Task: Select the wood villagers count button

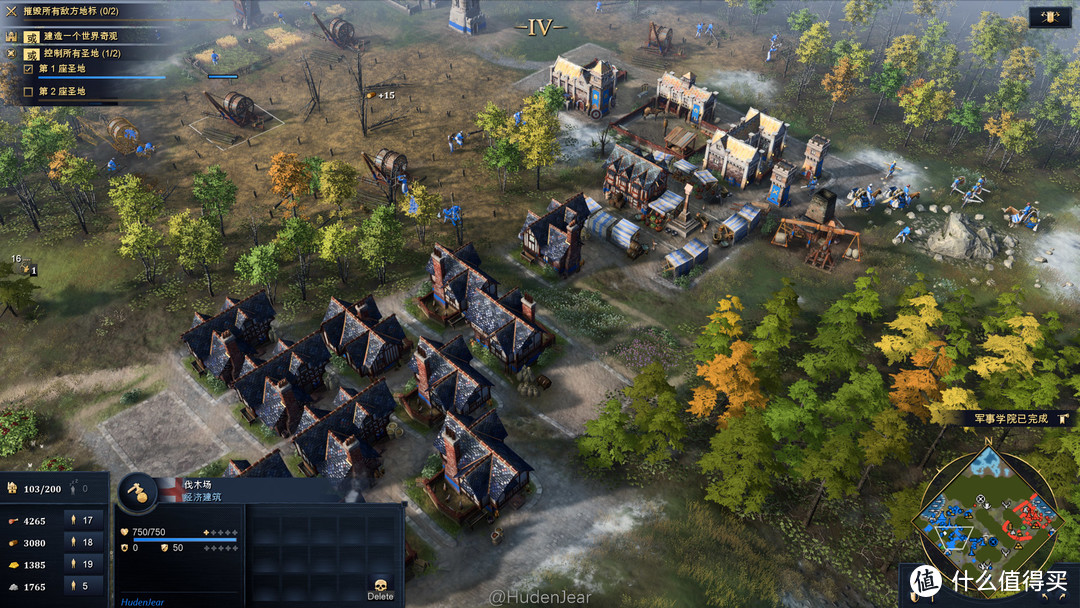Action: coord(85,542)
